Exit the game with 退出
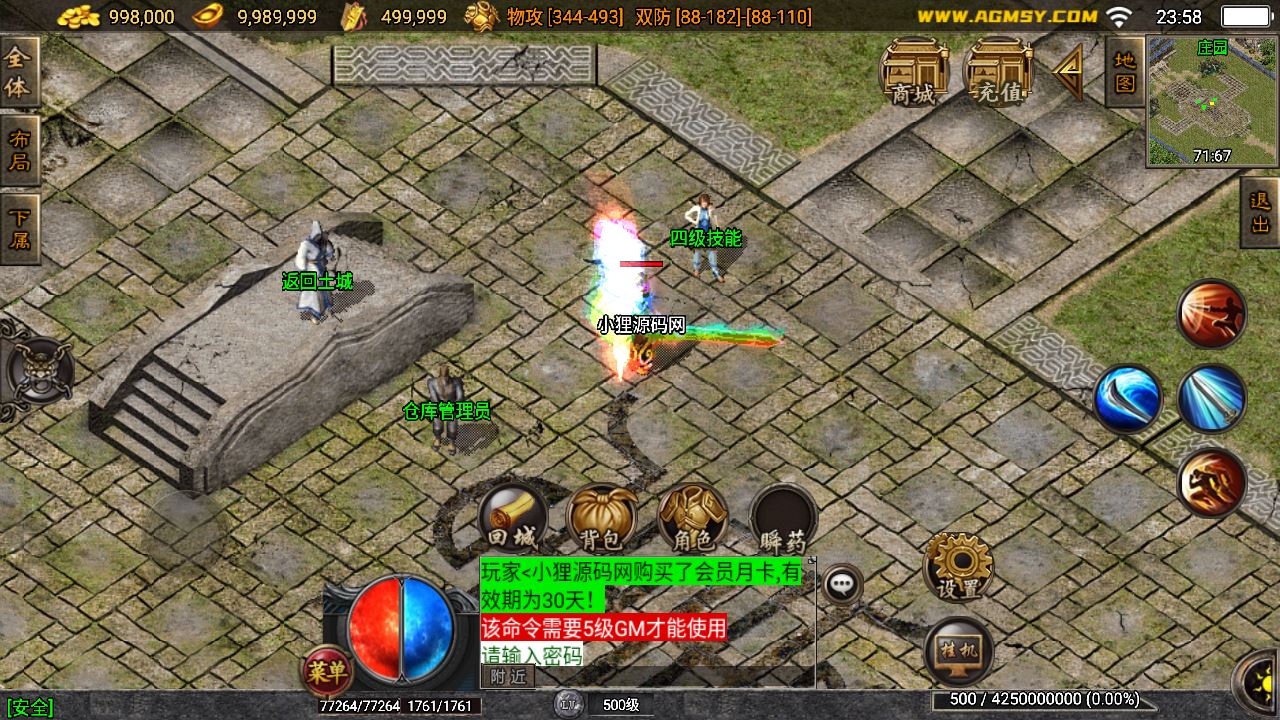The image size is (1280, 720). click(x=1260, y=212)
